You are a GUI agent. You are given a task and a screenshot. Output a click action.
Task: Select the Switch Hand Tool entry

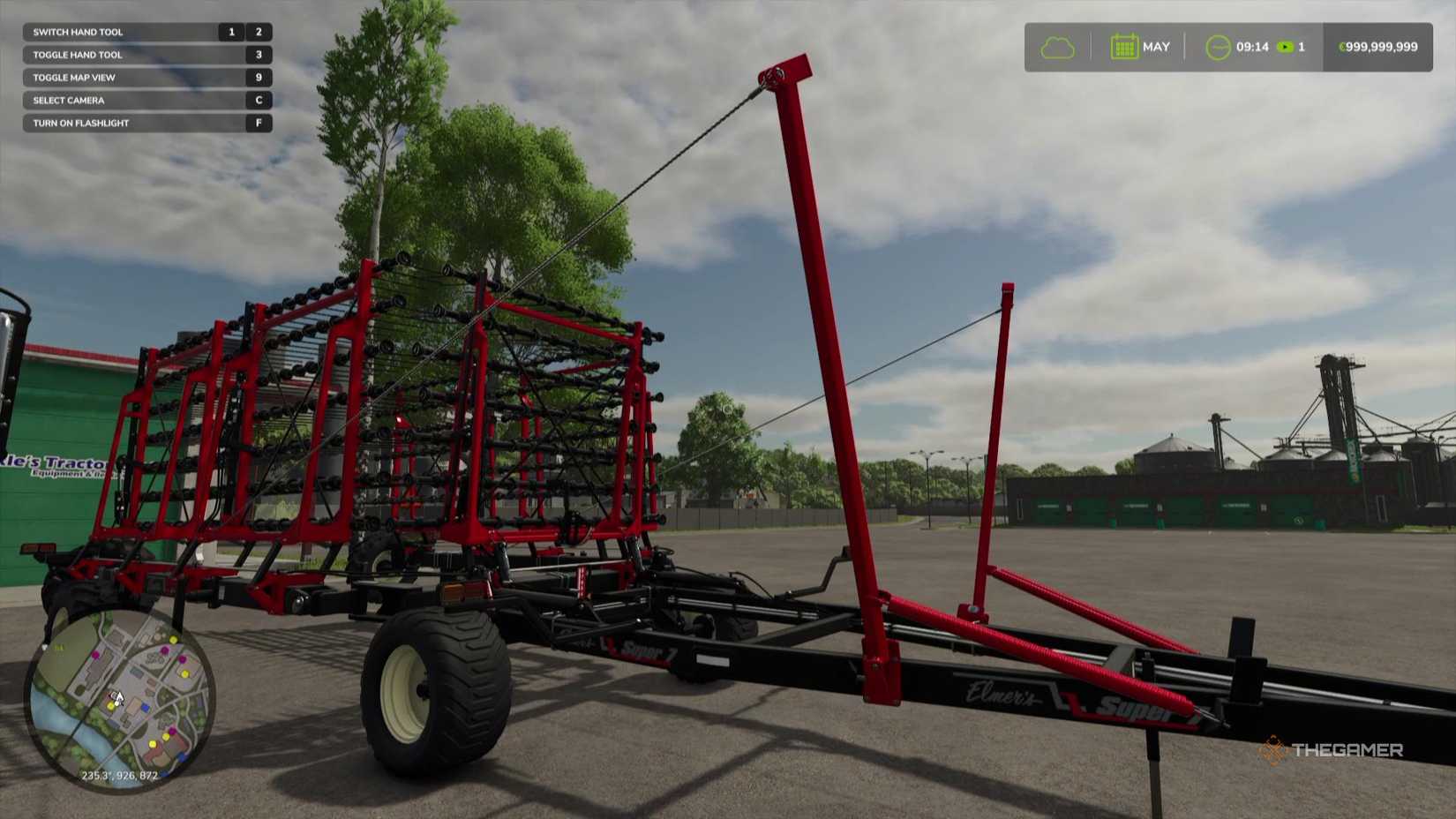pyautogui.click(x=79, y=31)
